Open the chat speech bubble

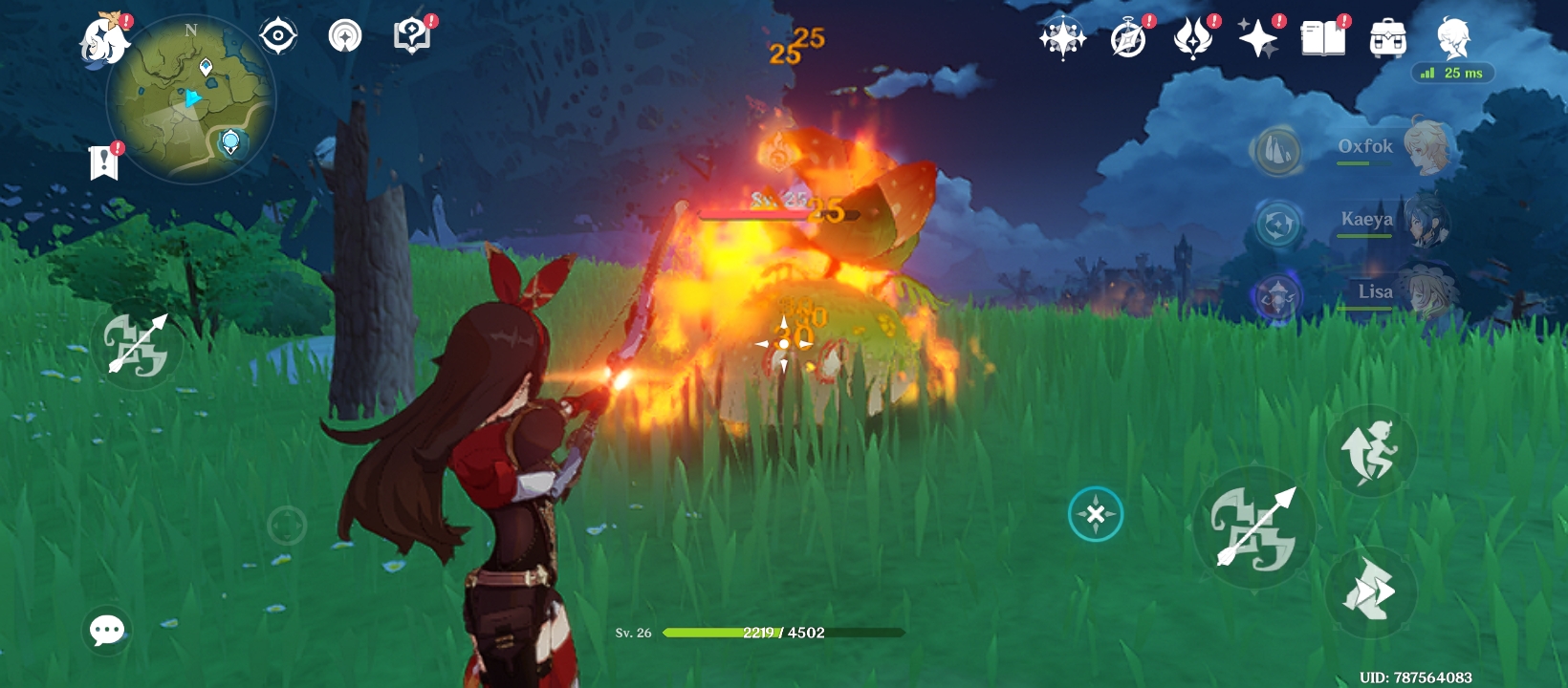(106, 630)
